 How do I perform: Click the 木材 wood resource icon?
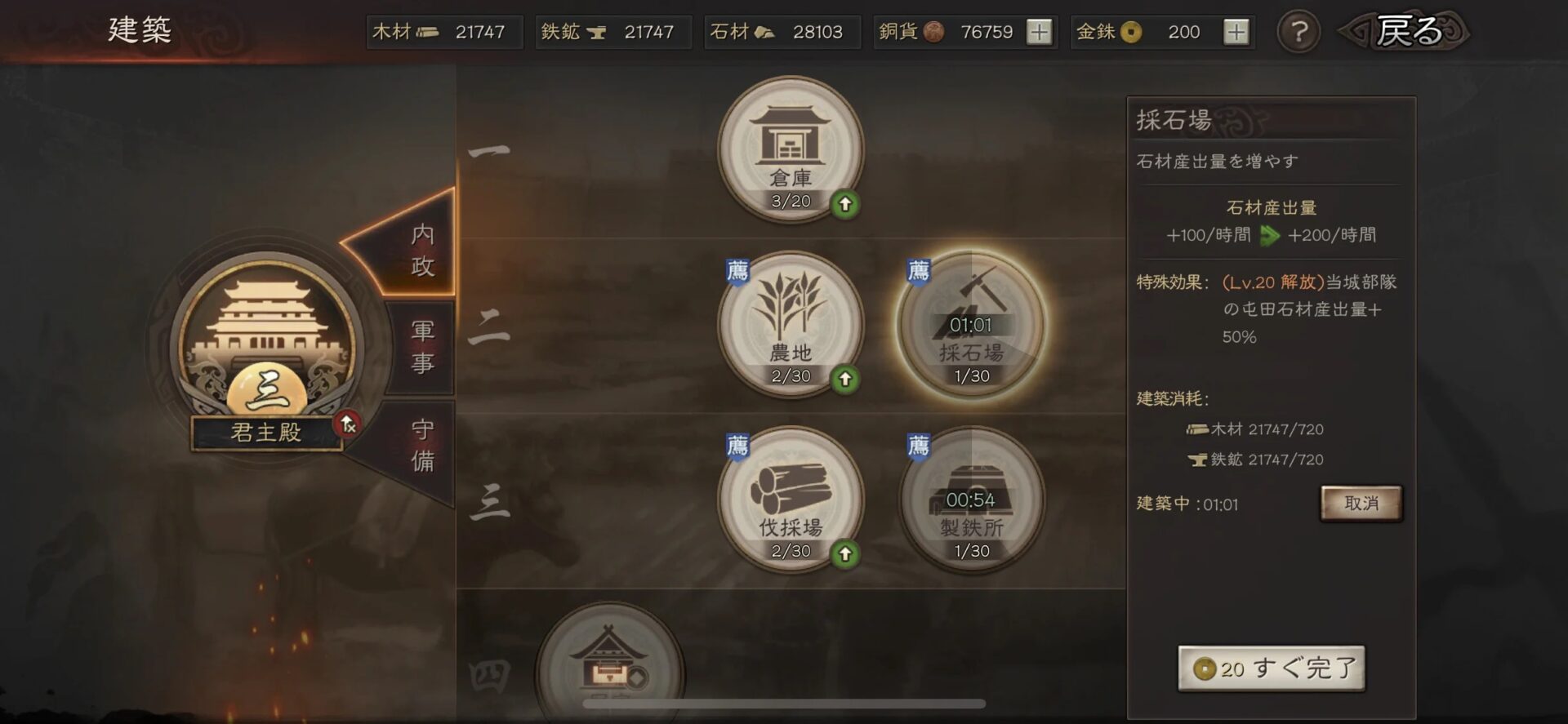point(429,32)
